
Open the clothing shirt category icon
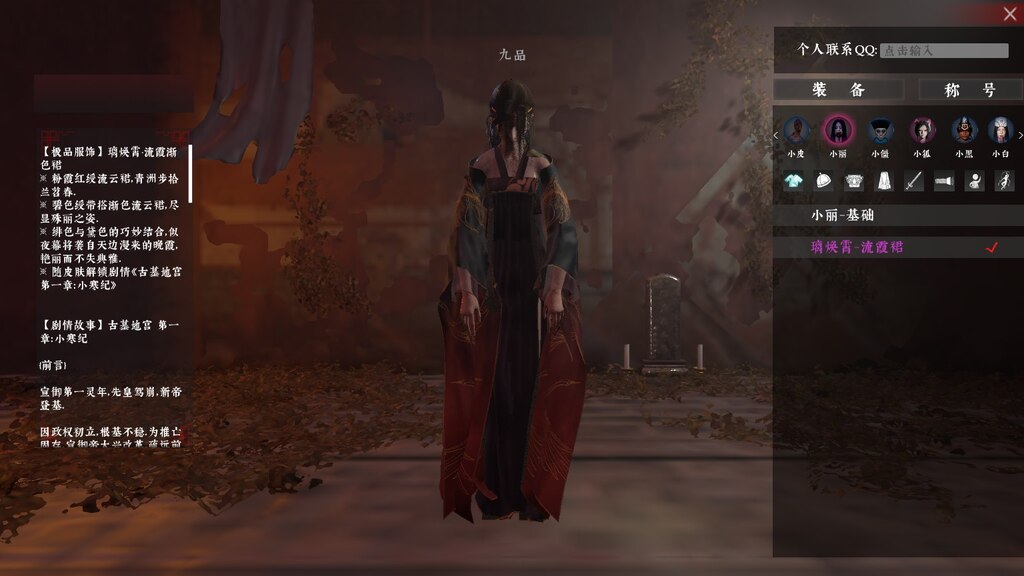click(793, 181)
